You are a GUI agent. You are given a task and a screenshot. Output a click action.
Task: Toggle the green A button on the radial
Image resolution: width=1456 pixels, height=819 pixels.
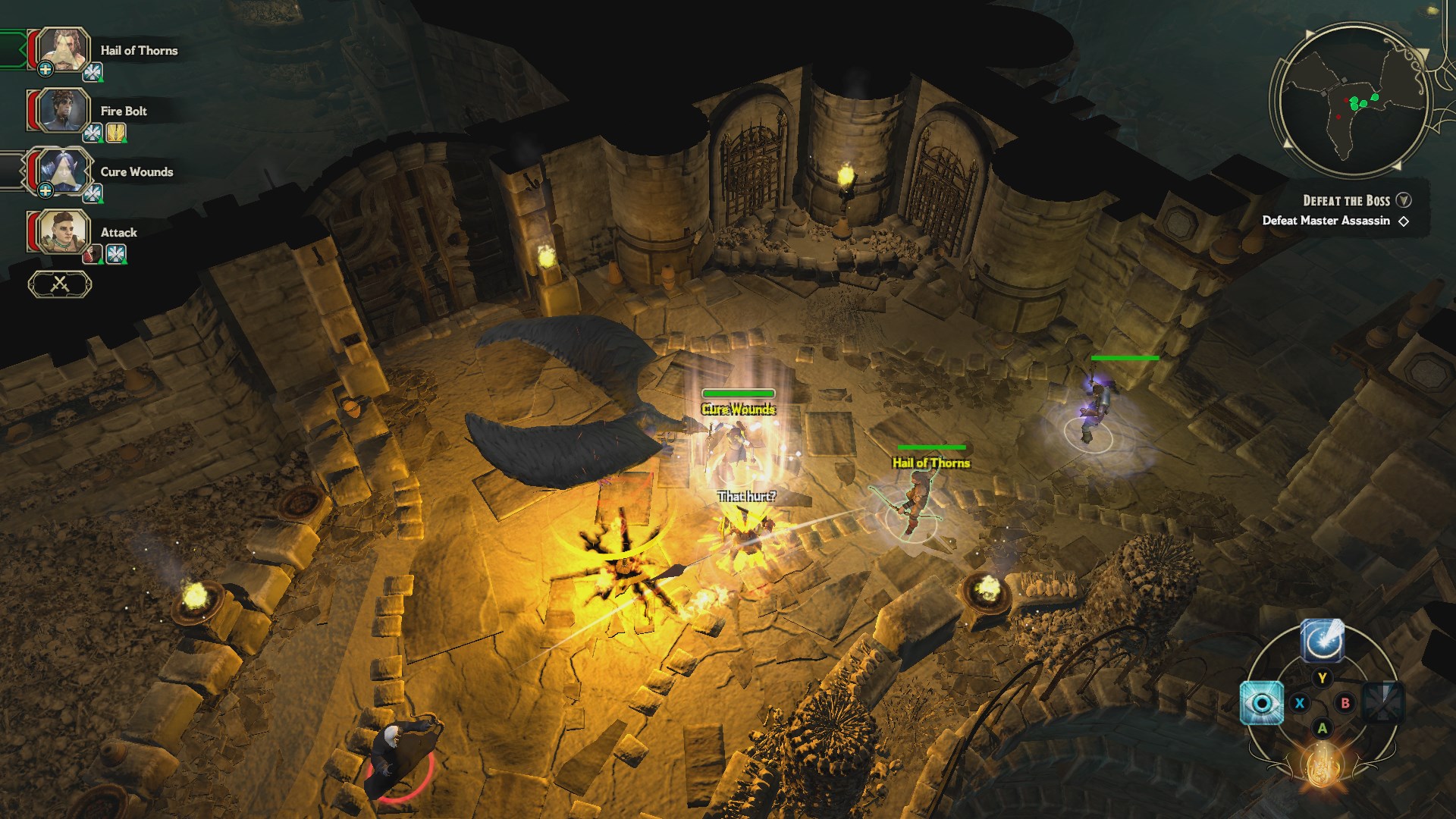(1323, 728)
